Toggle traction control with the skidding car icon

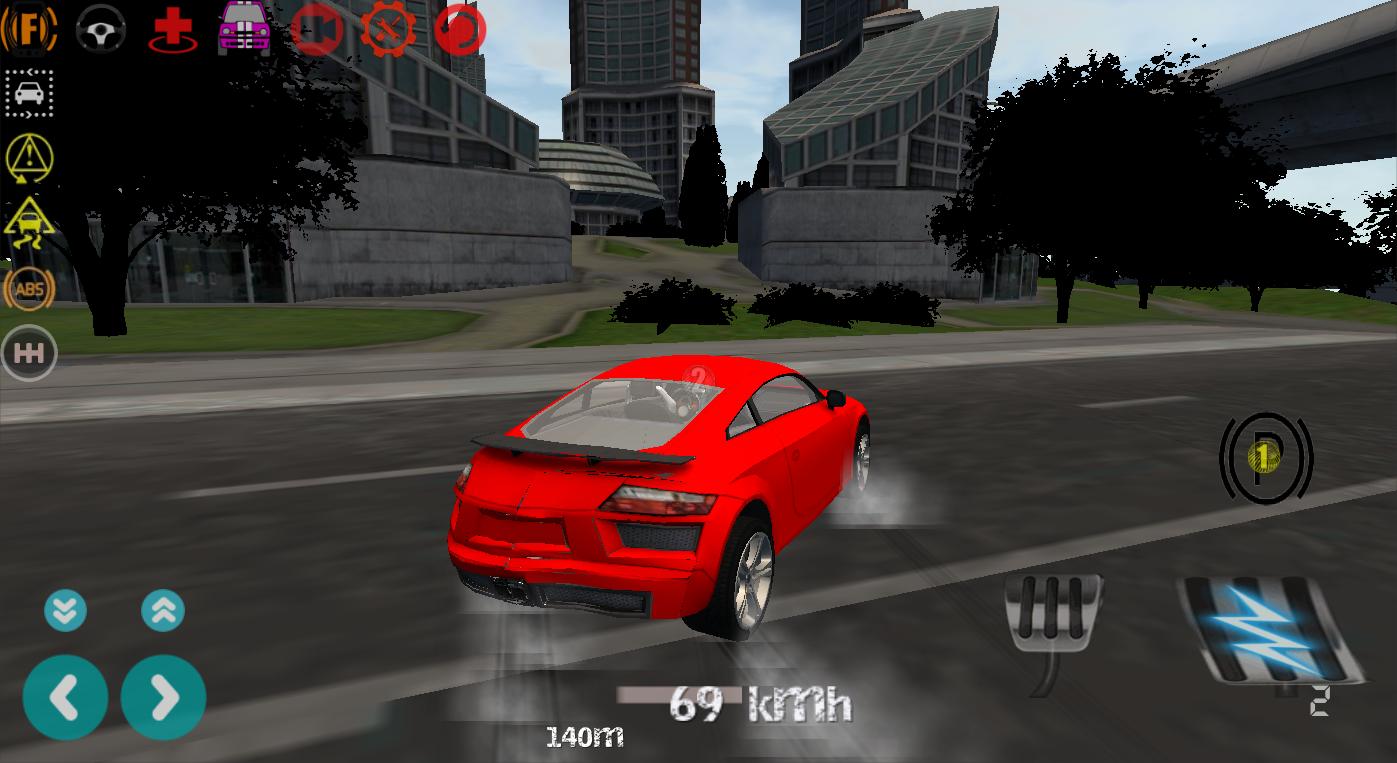click(x=29, y=222)
